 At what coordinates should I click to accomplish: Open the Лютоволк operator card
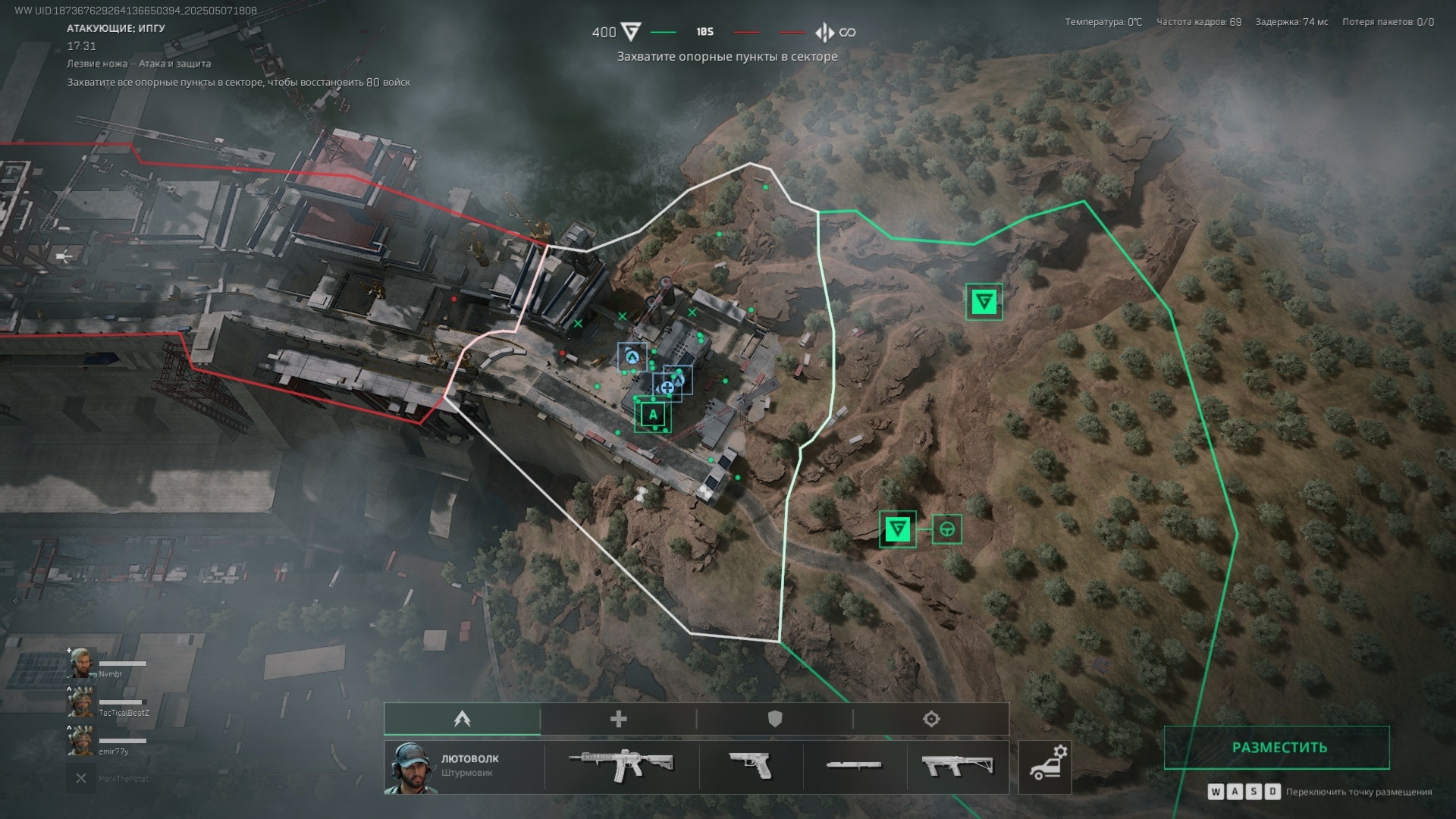tap(463, 766)
